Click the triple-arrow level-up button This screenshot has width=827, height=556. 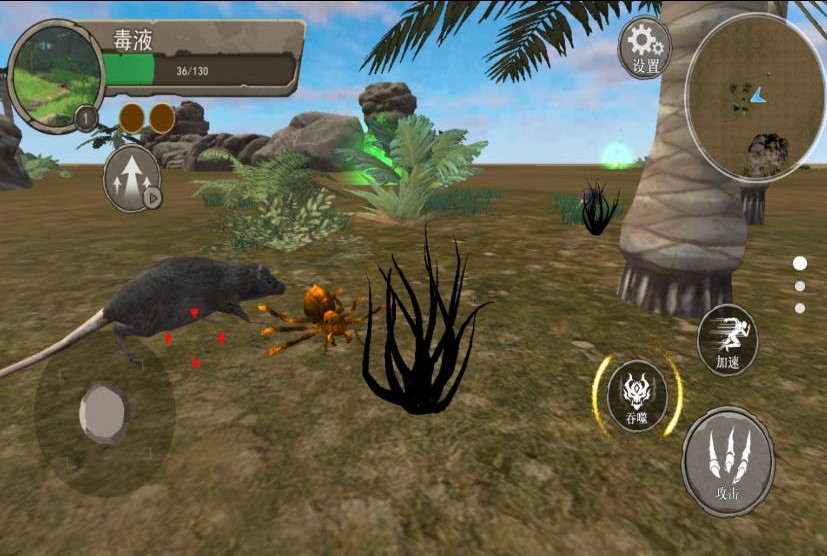click(x=132, y=180)
